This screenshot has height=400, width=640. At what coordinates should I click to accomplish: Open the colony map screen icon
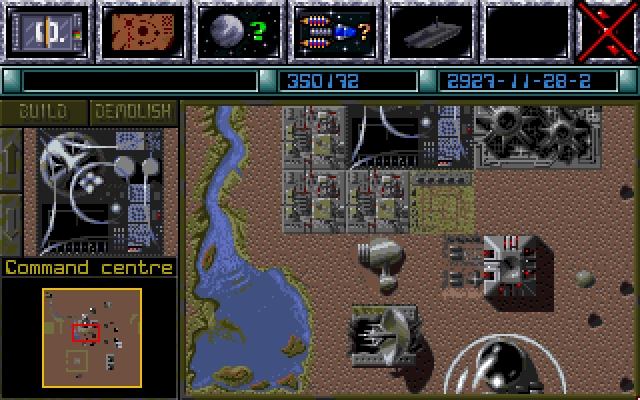coord(140,31)
